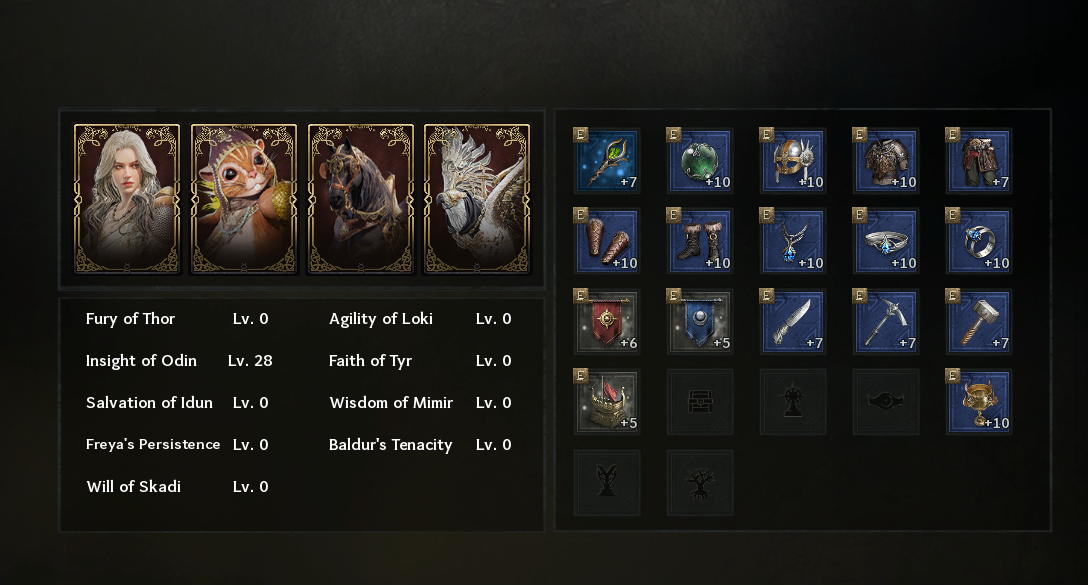
Task: Open the white winged bird card
Action: [x=477, y=198]
